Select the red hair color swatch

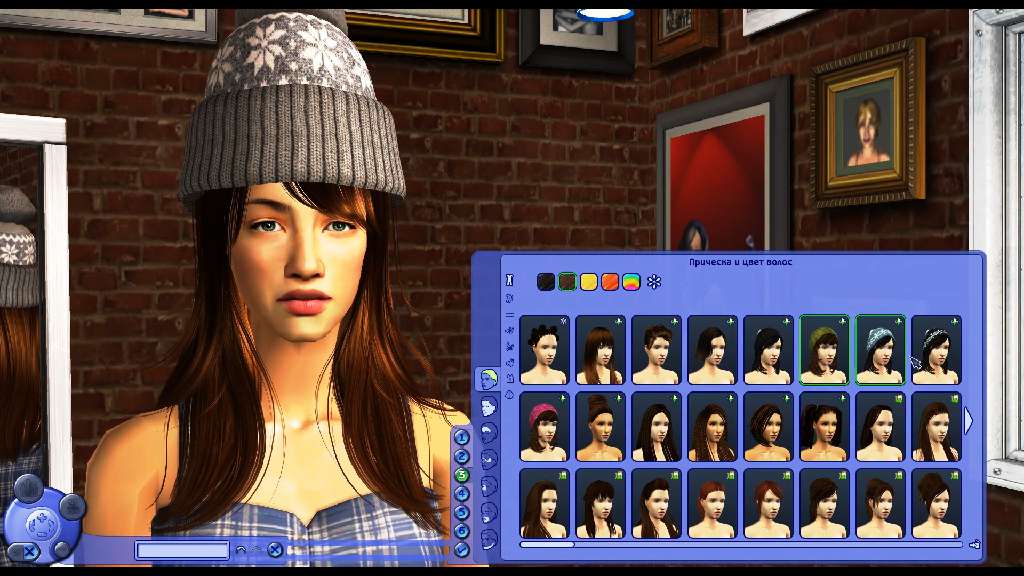610,282
